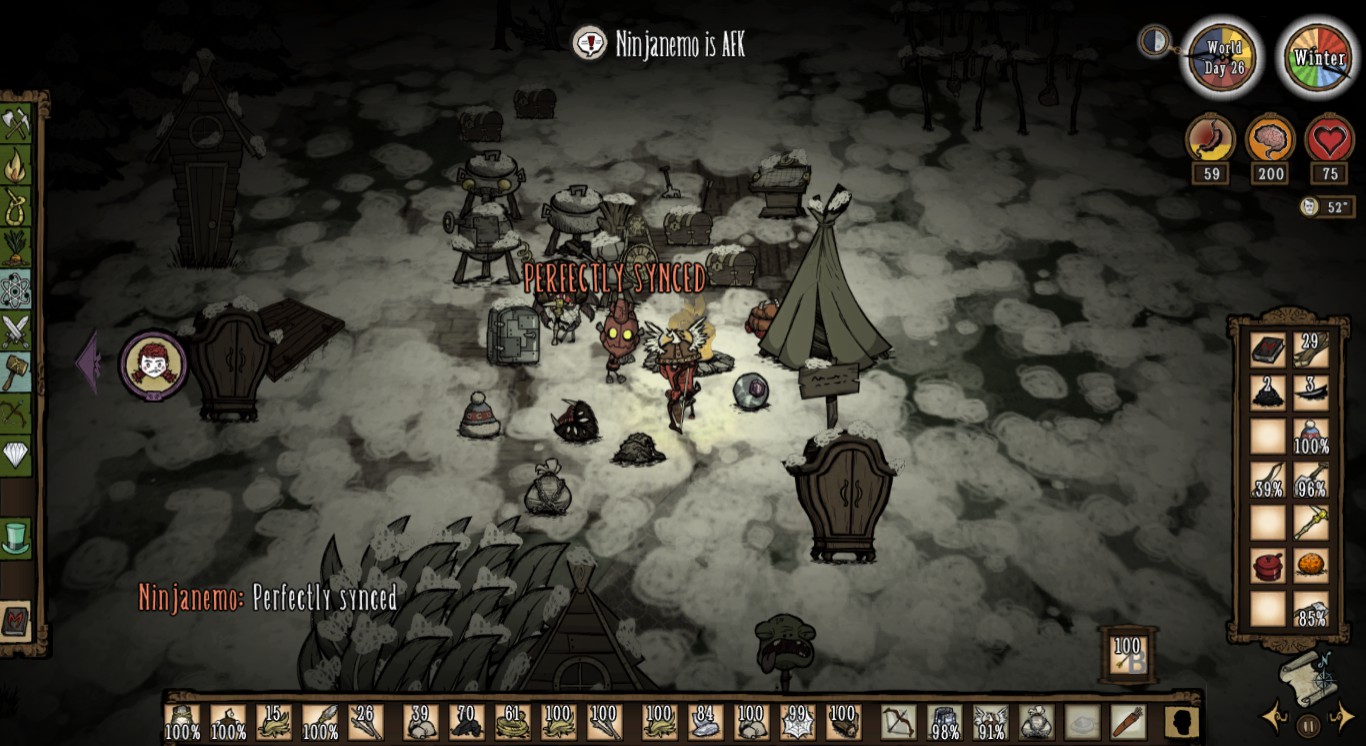Switch to the Food carrot crafting tab

point(17,248)
